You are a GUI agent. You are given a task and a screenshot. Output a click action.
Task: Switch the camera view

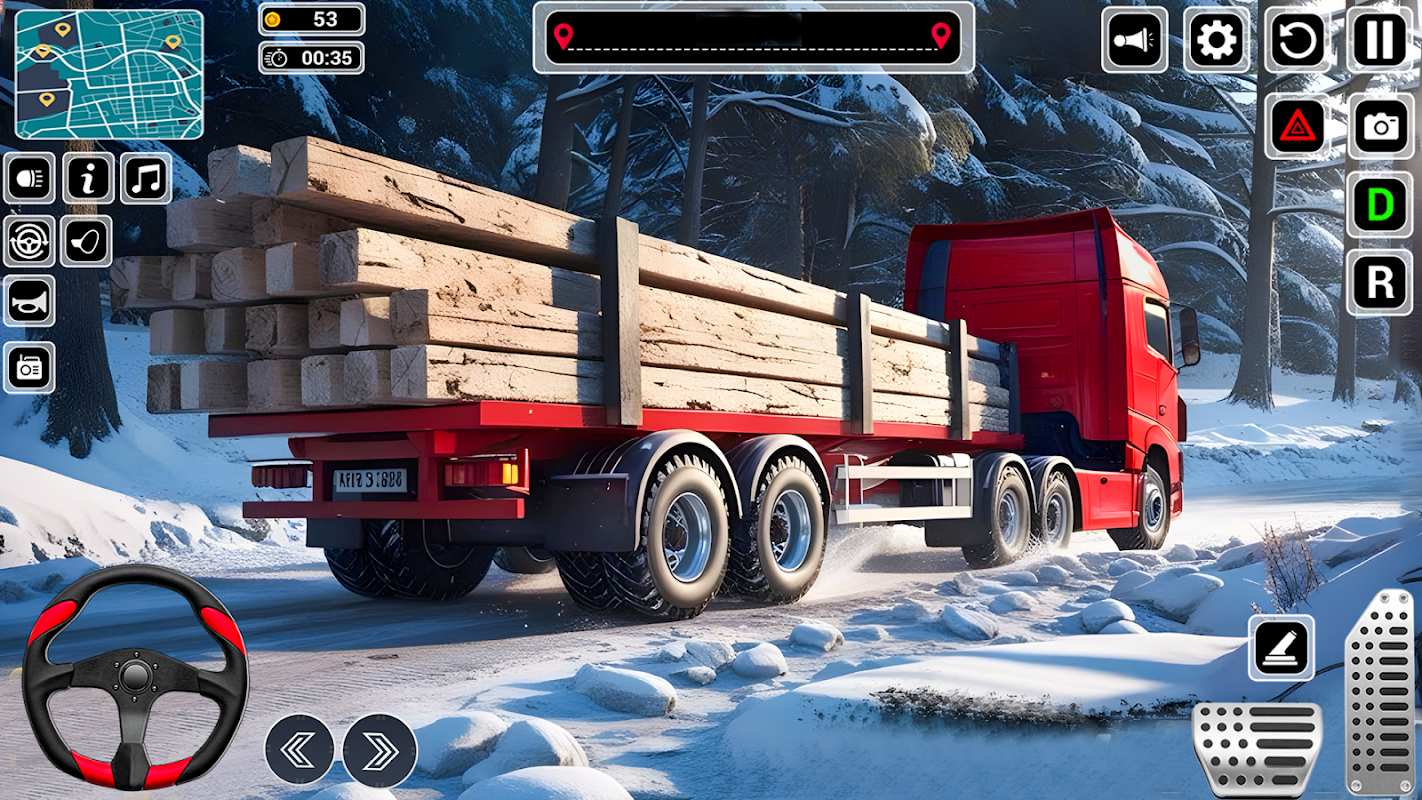coord(1380,126)
